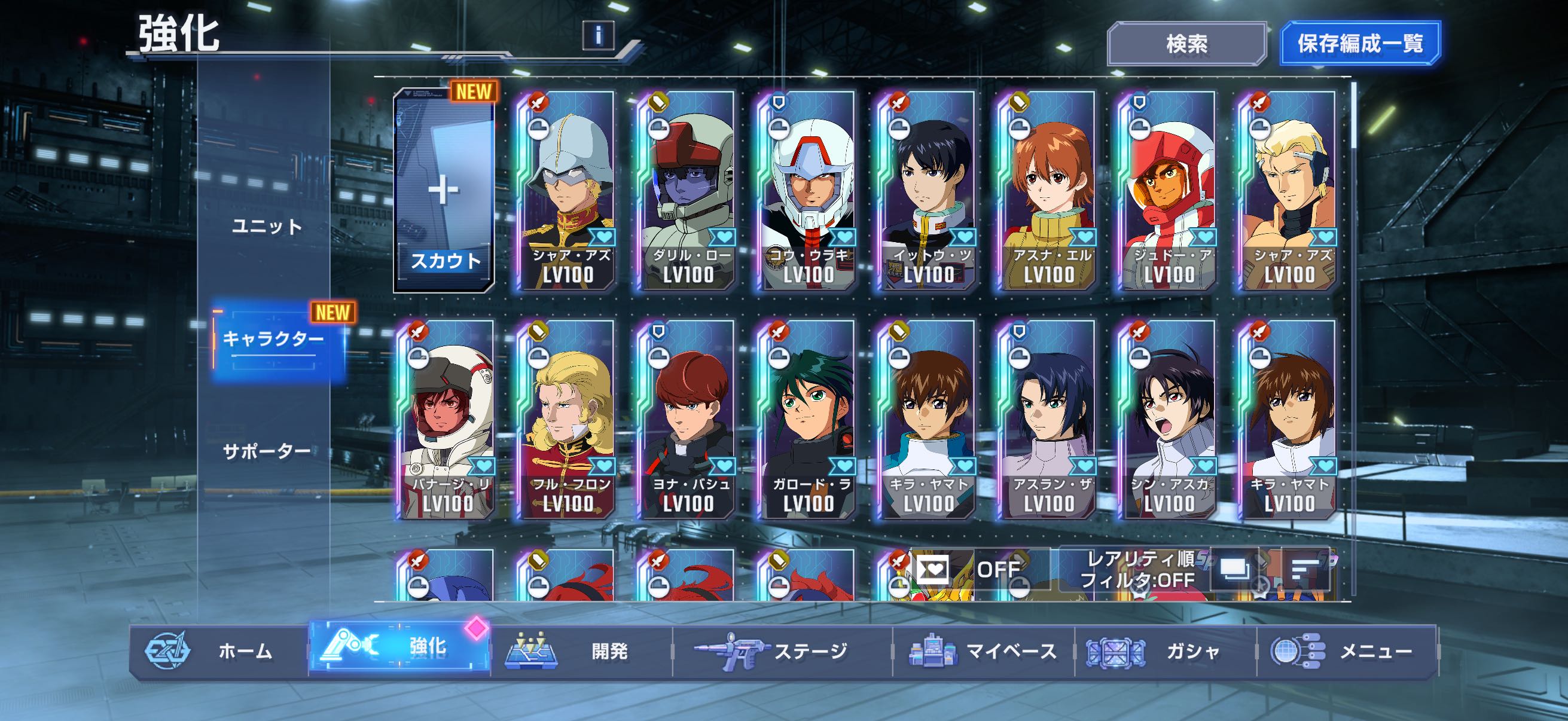Image resolution: width=1568 pixels, height=721 pixels.
Task: Switch to the ユニット tab
Action: tap(267, 227)
